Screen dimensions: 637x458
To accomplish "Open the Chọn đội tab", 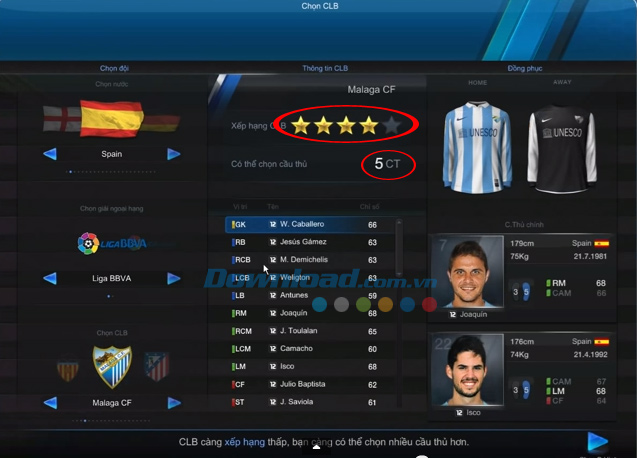I will 112,68.
